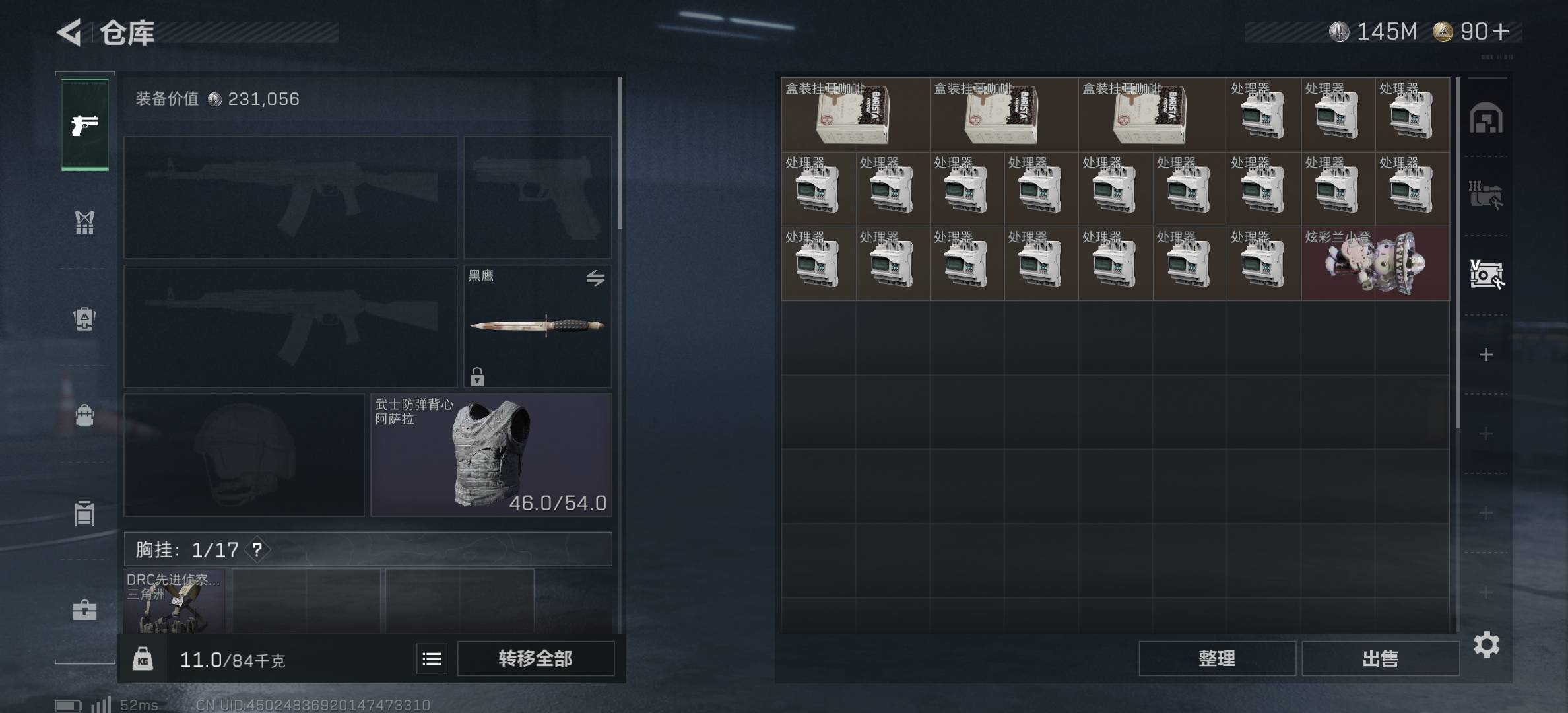Select the pistol weapons tab
The height and width of the screenshot is (713, 1568).
[85, 124]
